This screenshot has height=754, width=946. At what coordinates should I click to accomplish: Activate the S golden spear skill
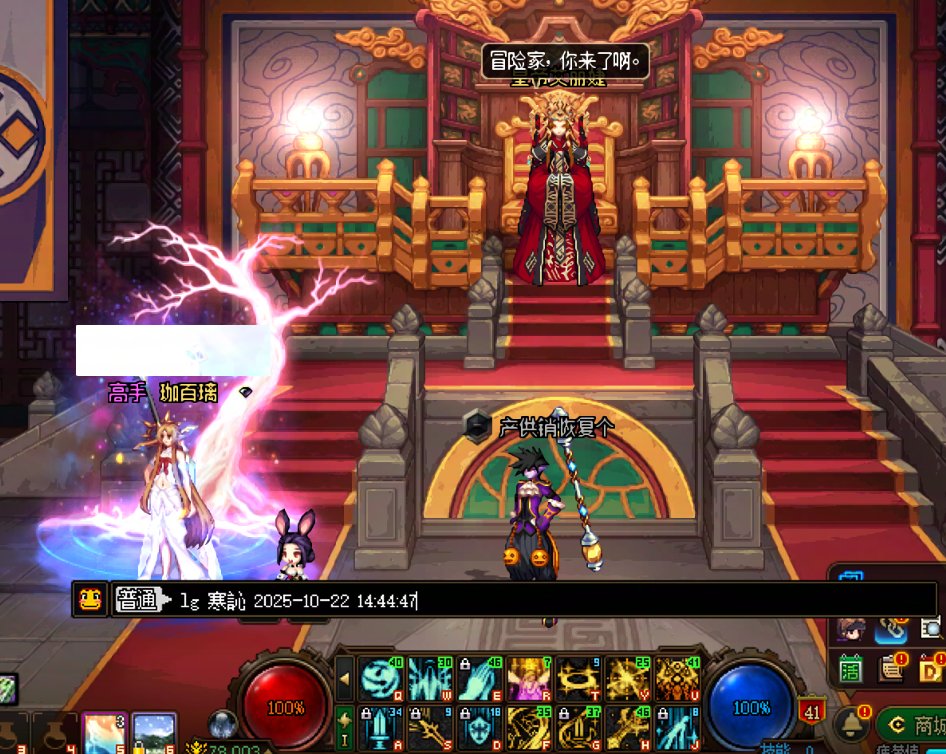430,728
